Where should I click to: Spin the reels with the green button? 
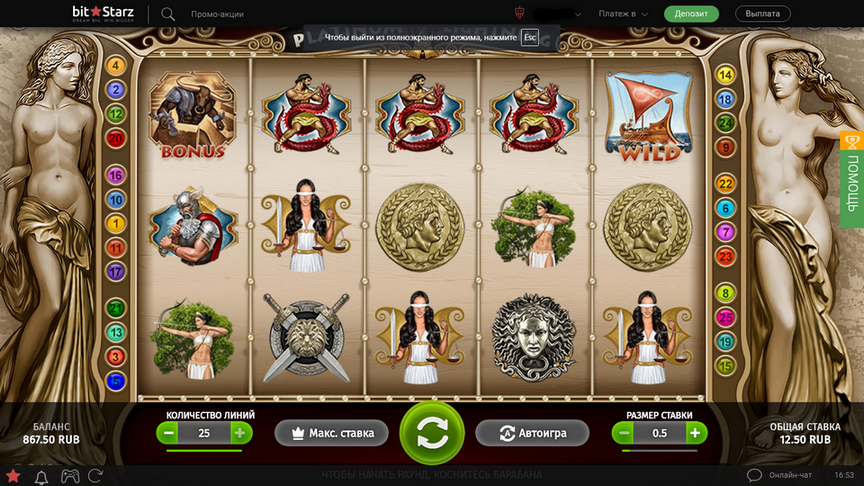pyautogui.click(x=431, y=432)
